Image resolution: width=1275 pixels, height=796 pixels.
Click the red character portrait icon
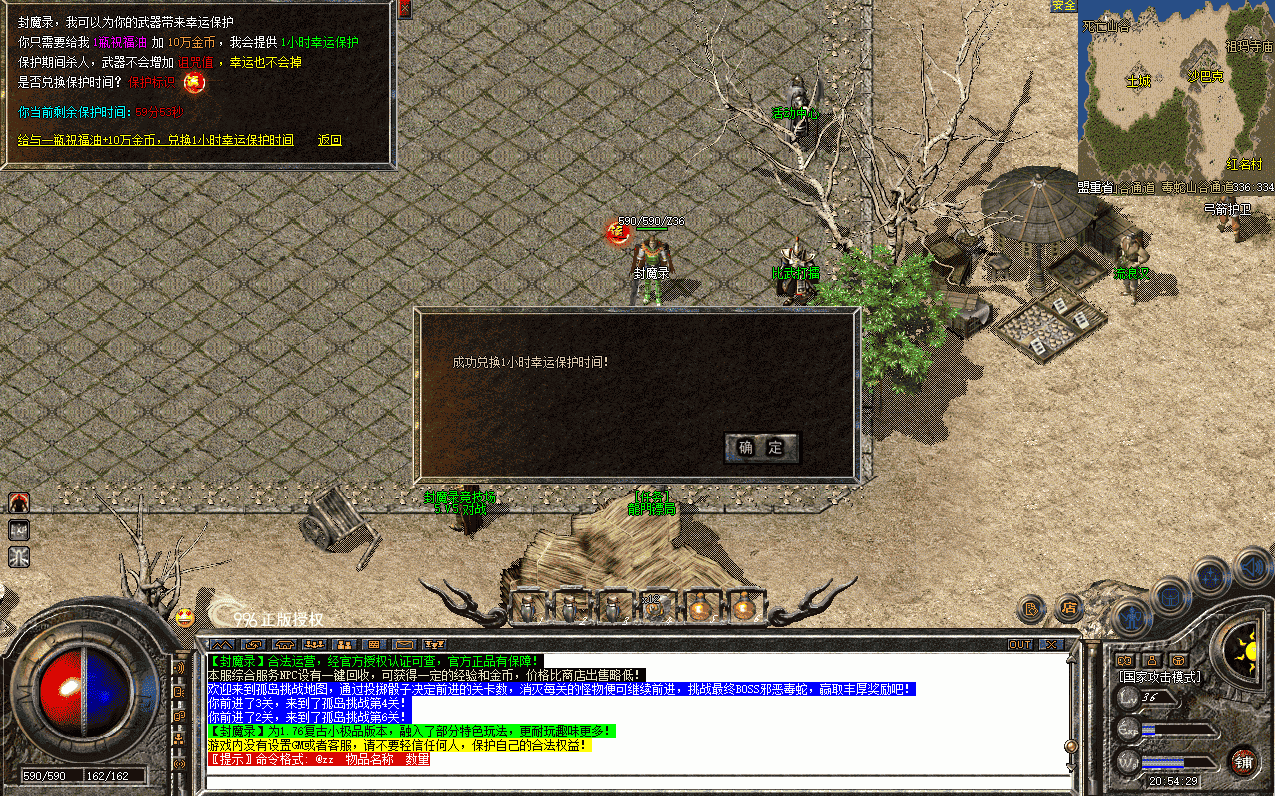pos(19,502)
